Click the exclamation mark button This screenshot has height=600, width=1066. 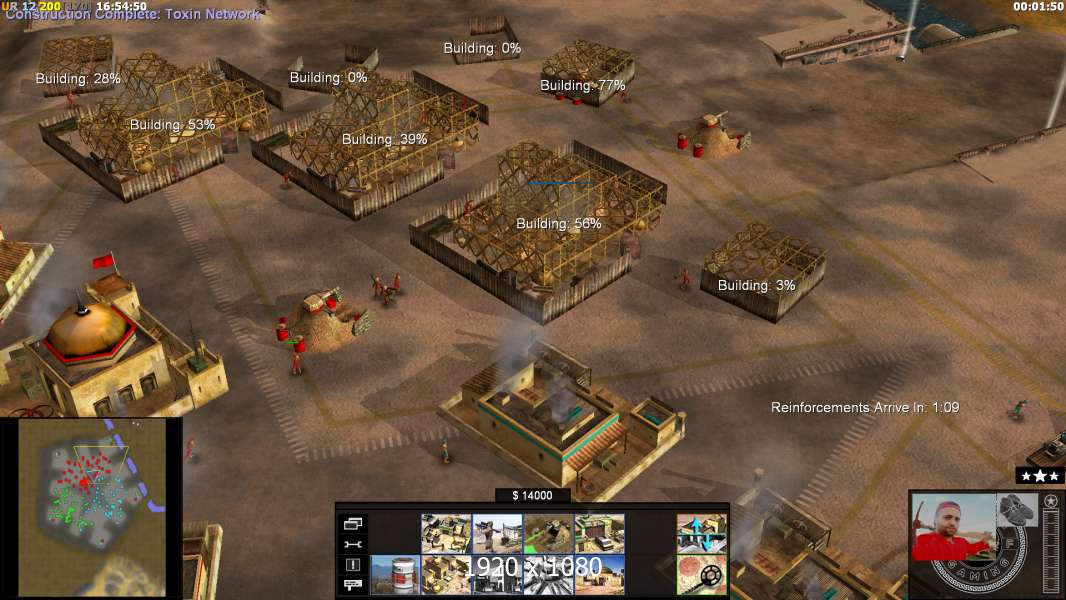coord(353,565)
